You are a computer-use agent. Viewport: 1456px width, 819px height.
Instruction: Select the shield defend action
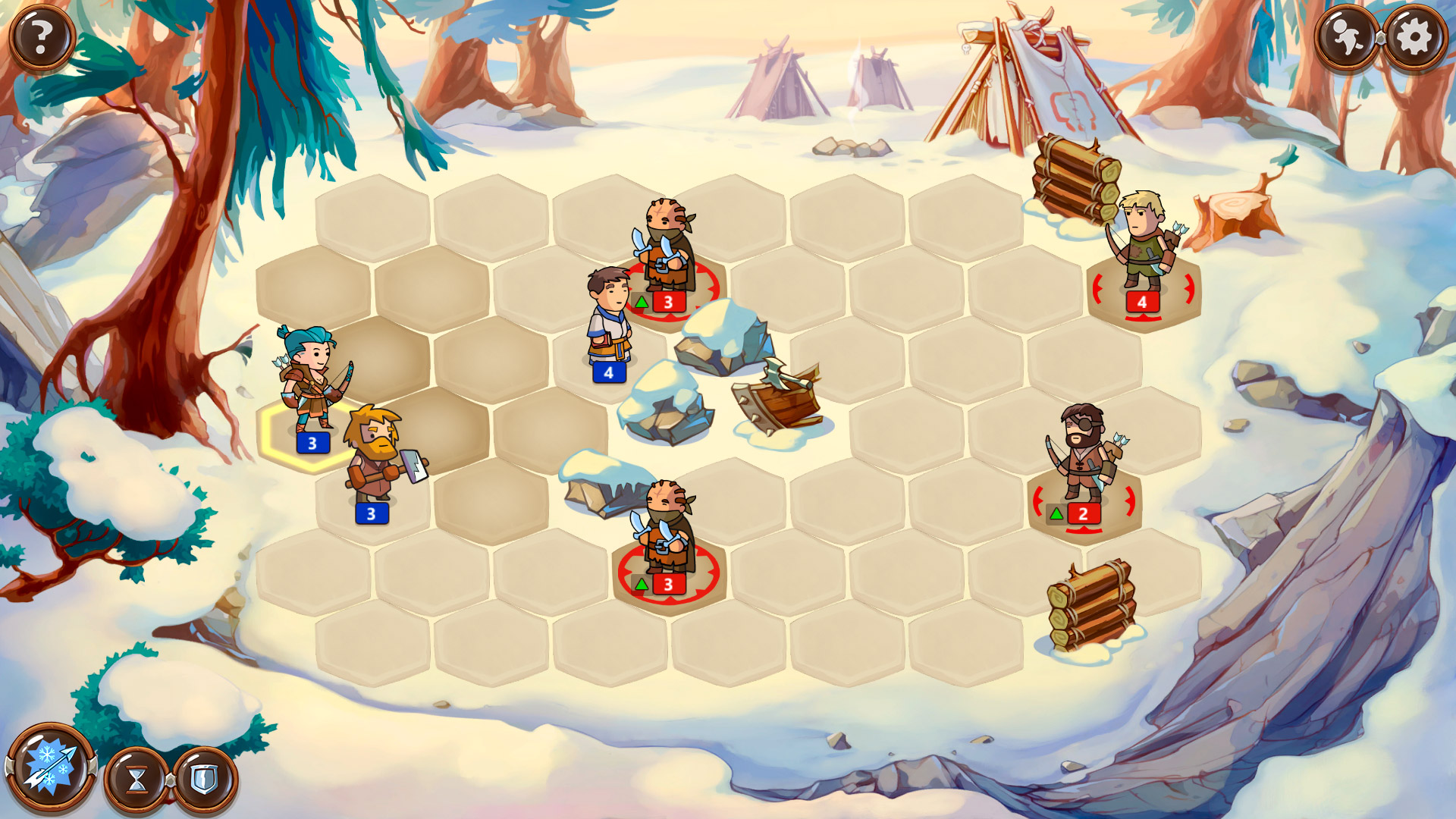point(205,779)
